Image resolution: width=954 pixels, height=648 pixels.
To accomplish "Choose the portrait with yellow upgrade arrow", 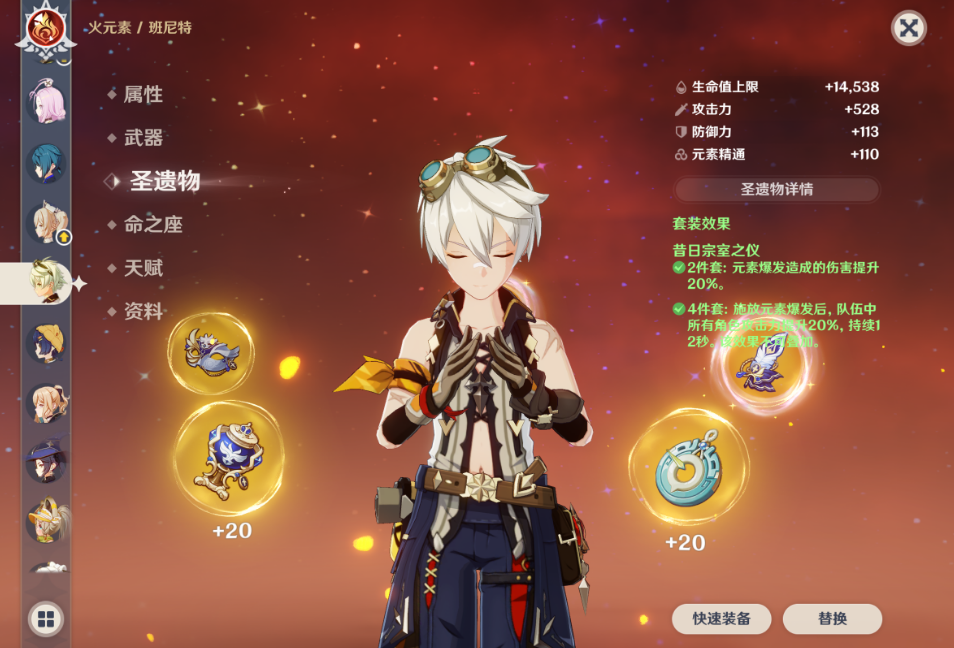I will tap(46, 223).
